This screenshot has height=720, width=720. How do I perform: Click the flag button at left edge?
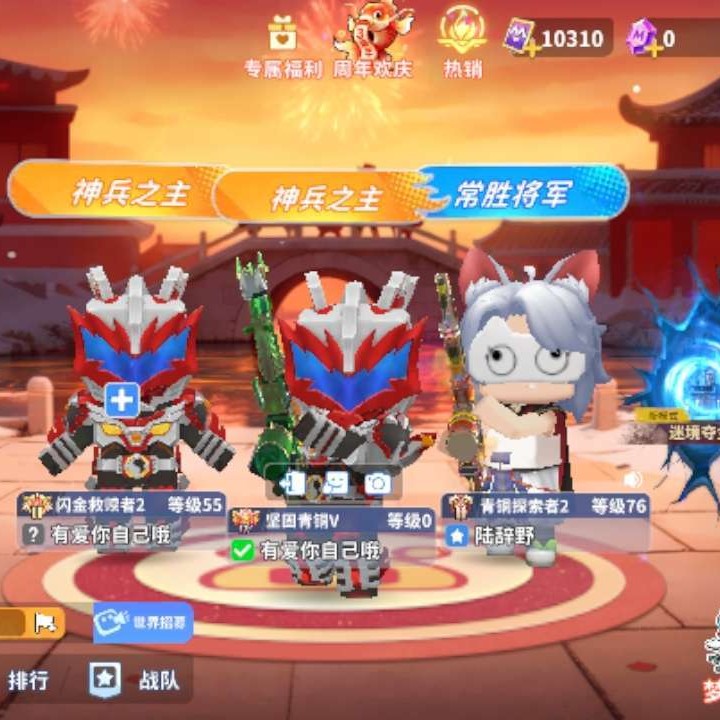46,623
